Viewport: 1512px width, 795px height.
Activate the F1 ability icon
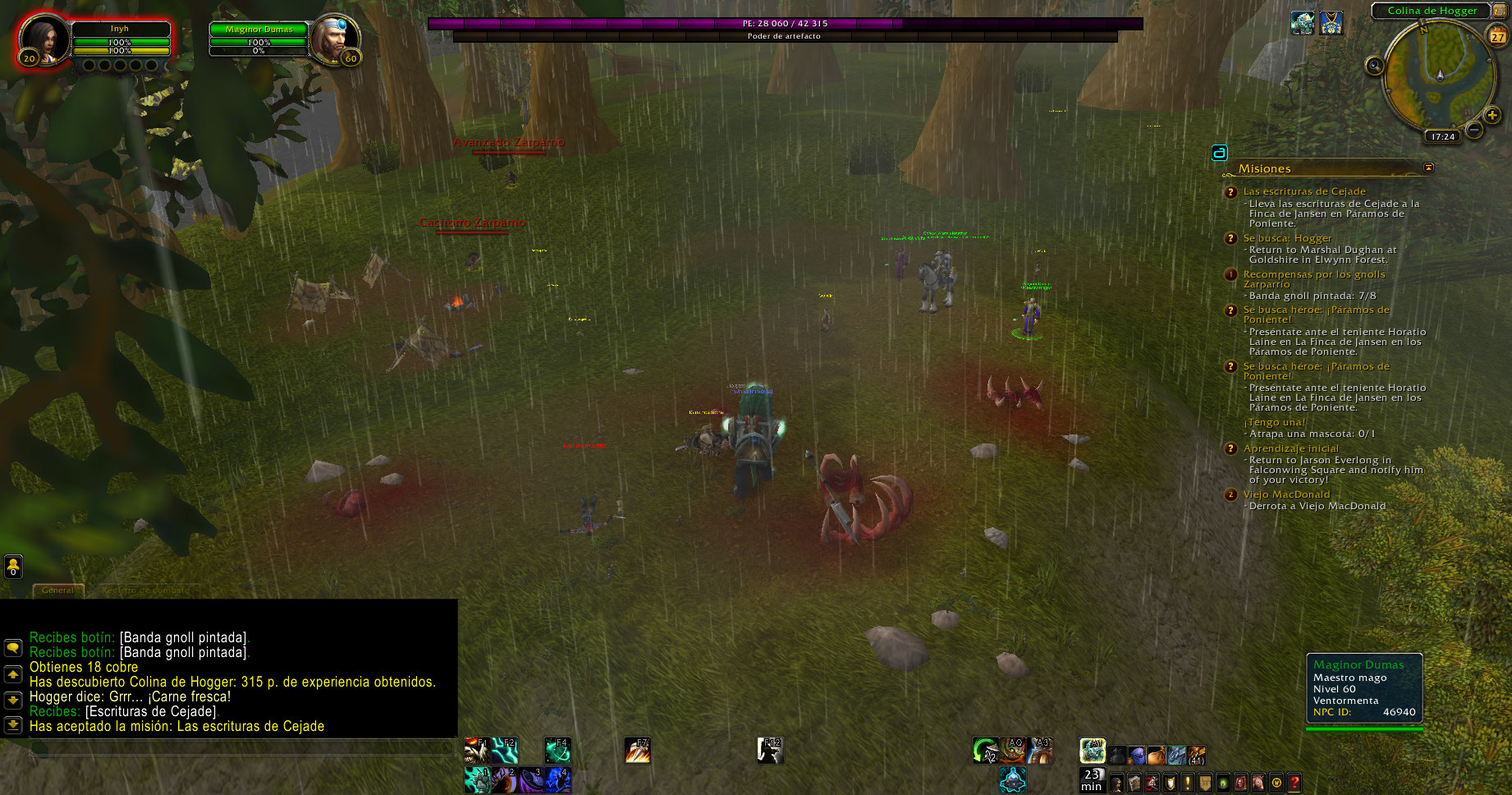coord(476,750)
